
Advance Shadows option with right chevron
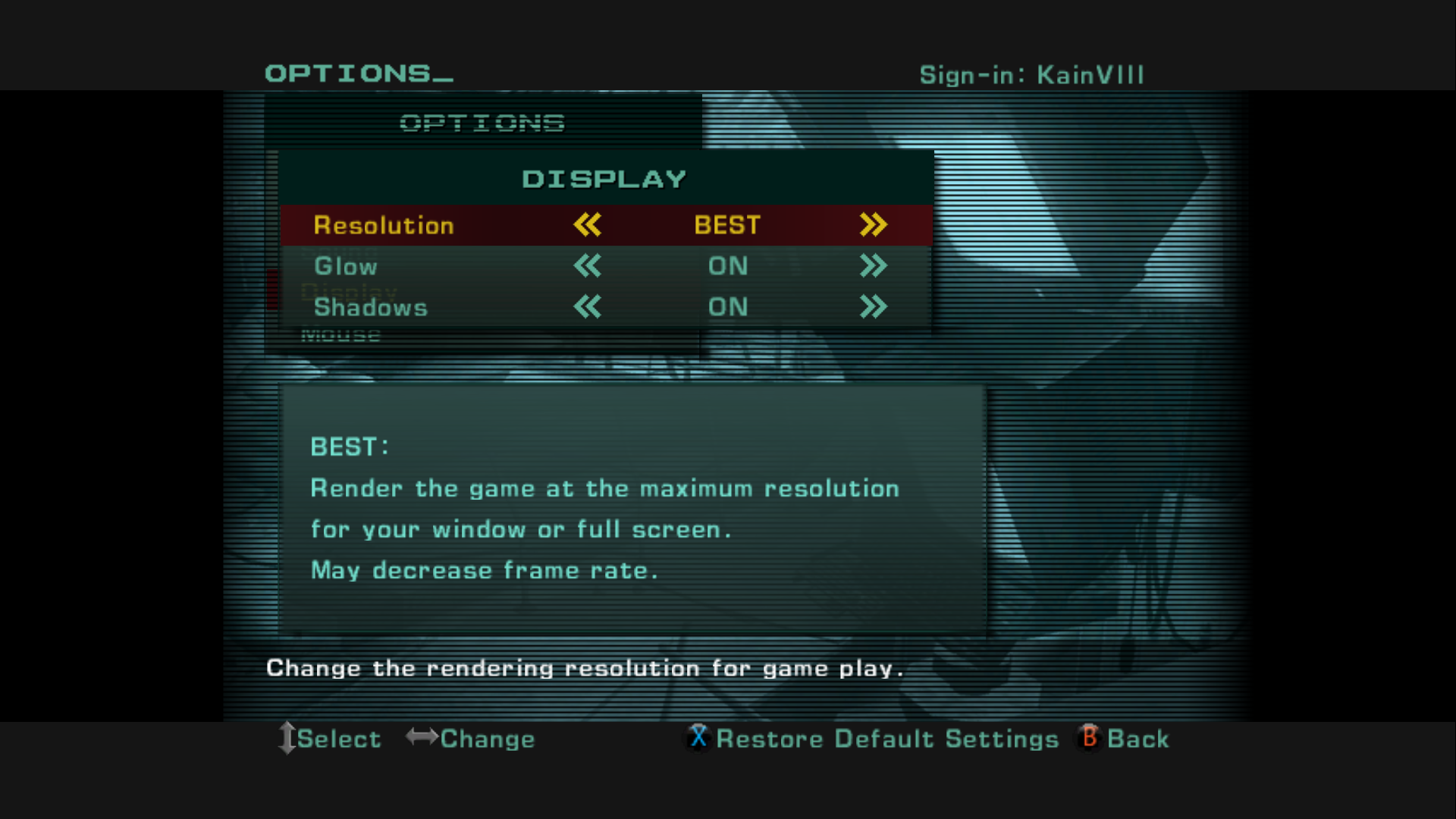873,307
